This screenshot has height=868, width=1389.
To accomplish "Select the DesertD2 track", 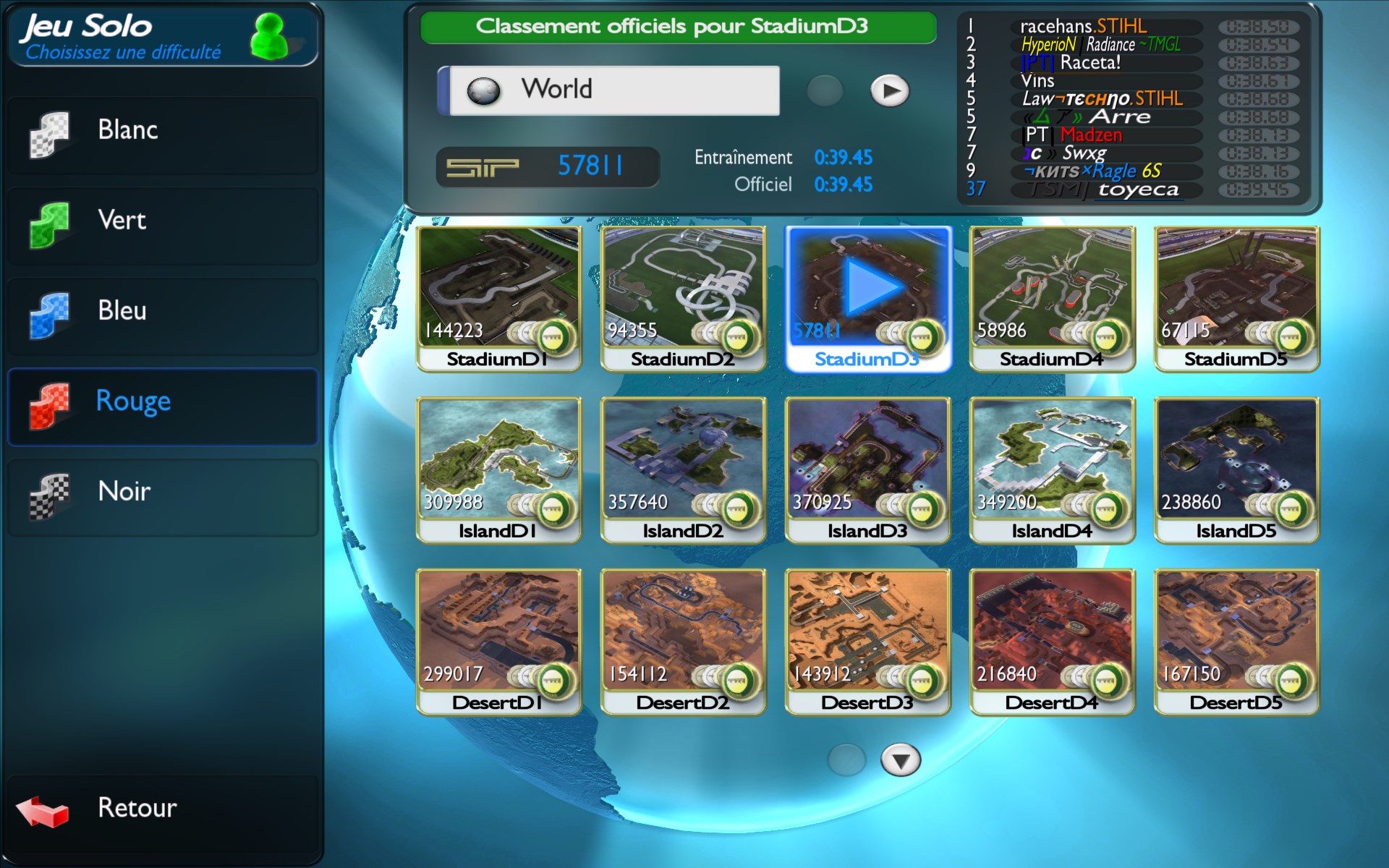I will 683,641.
